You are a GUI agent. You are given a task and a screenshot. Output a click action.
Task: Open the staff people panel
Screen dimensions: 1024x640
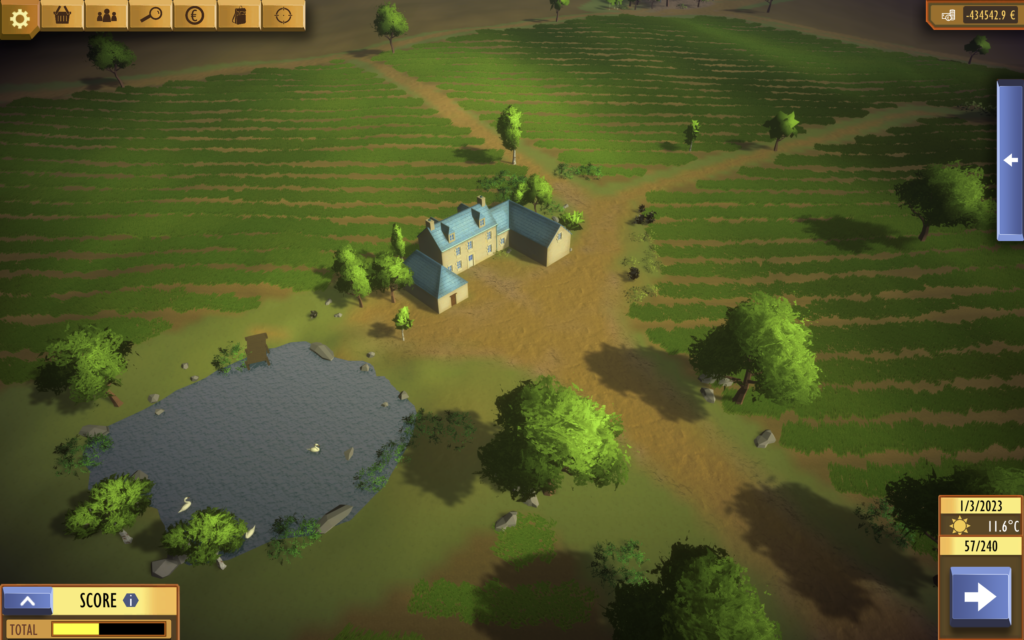click(107, 15)
